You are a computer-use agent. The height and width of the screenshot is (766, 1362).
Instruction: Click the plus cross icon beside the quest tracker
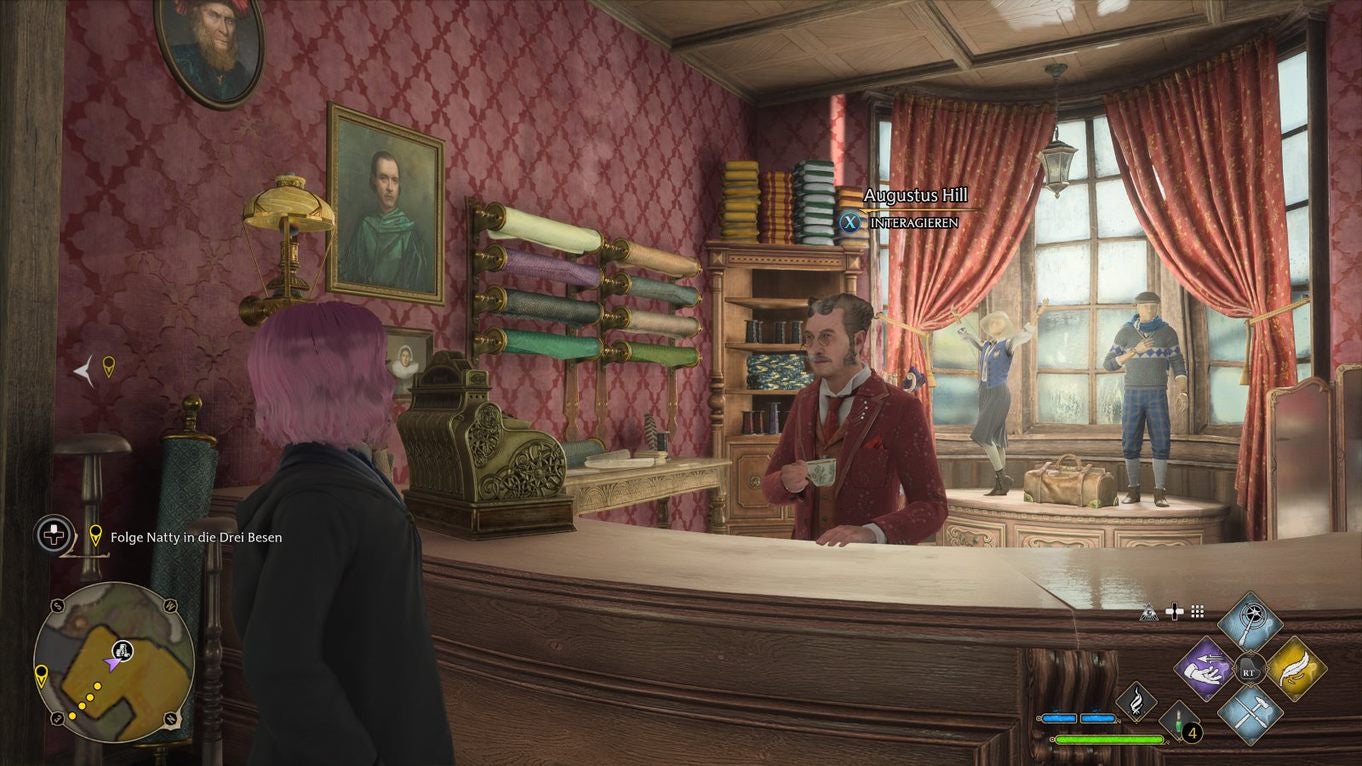pos(52,534)
